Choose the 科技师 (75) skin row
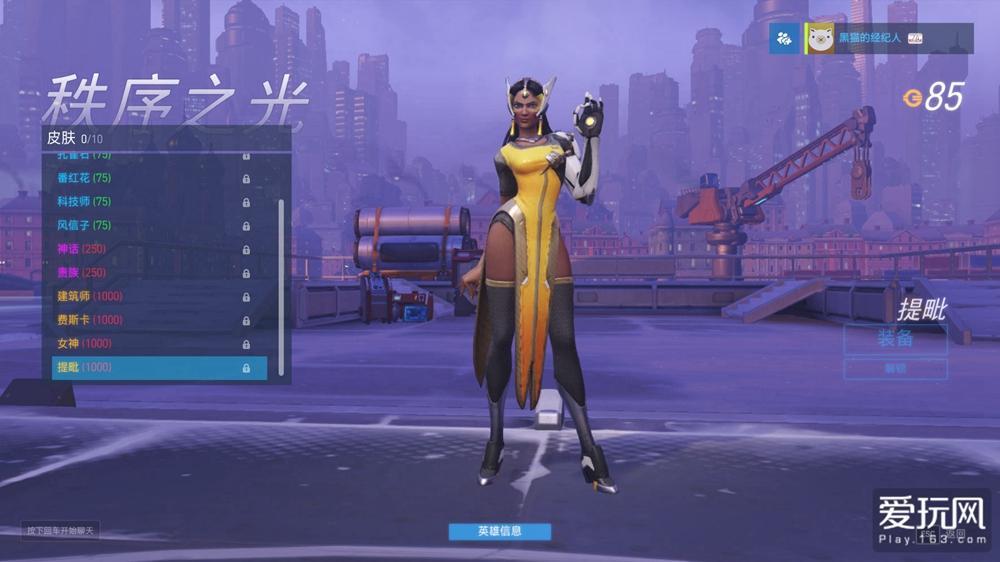Screen dimensions: 1000x562 coord(150,202)
